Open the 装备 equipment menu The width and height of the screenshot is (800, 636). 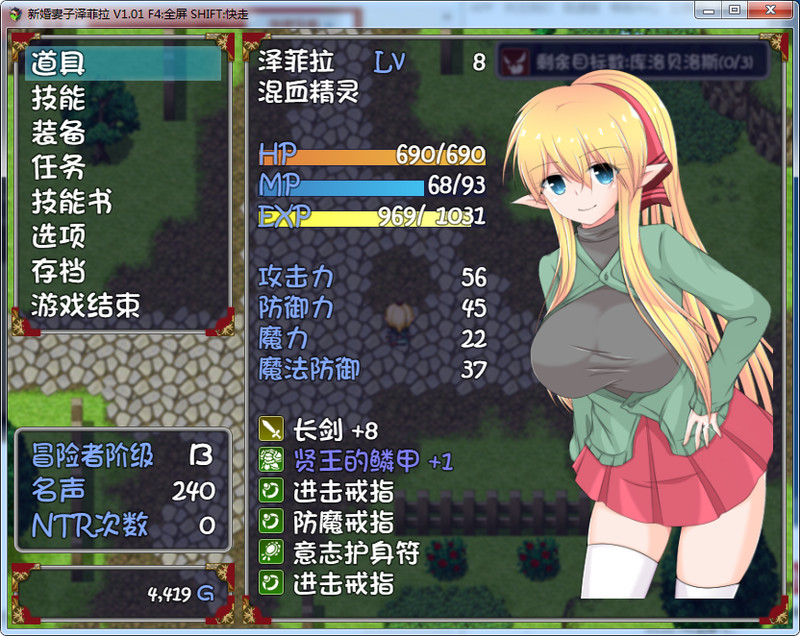click(58, 133)
